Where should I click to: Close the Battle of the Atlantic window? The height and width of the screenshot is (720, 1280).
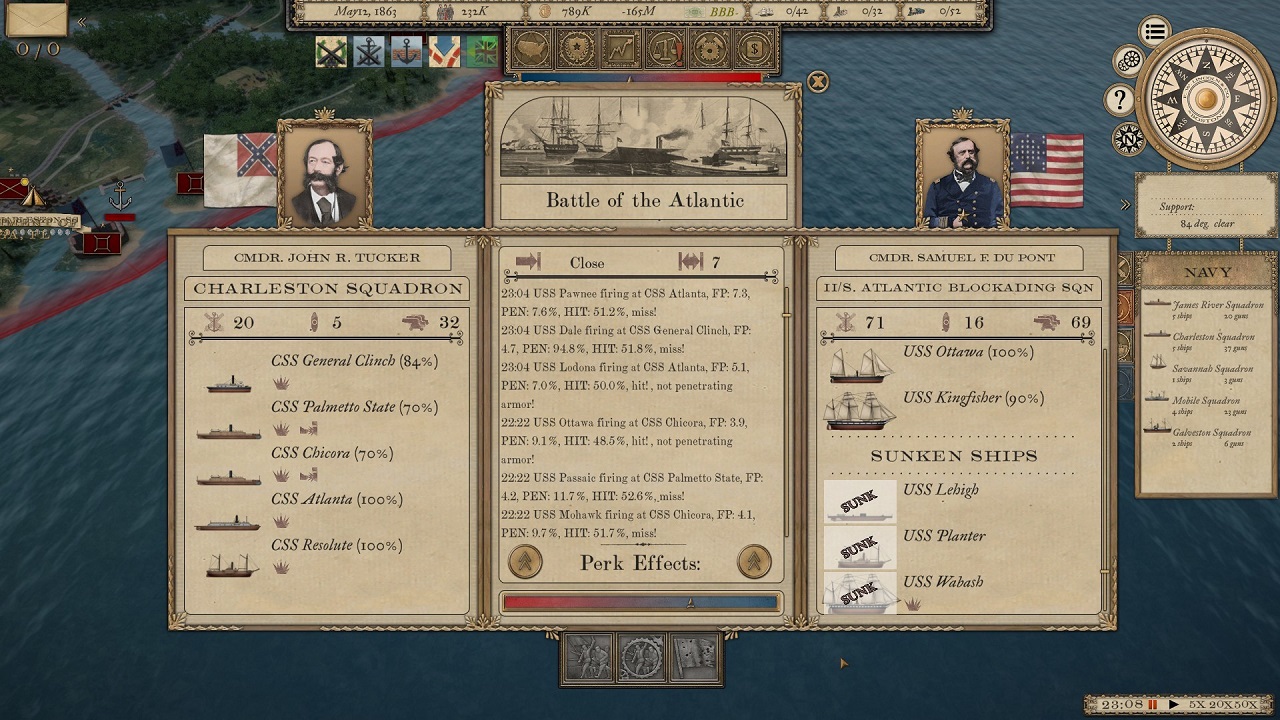pos(819,82)
